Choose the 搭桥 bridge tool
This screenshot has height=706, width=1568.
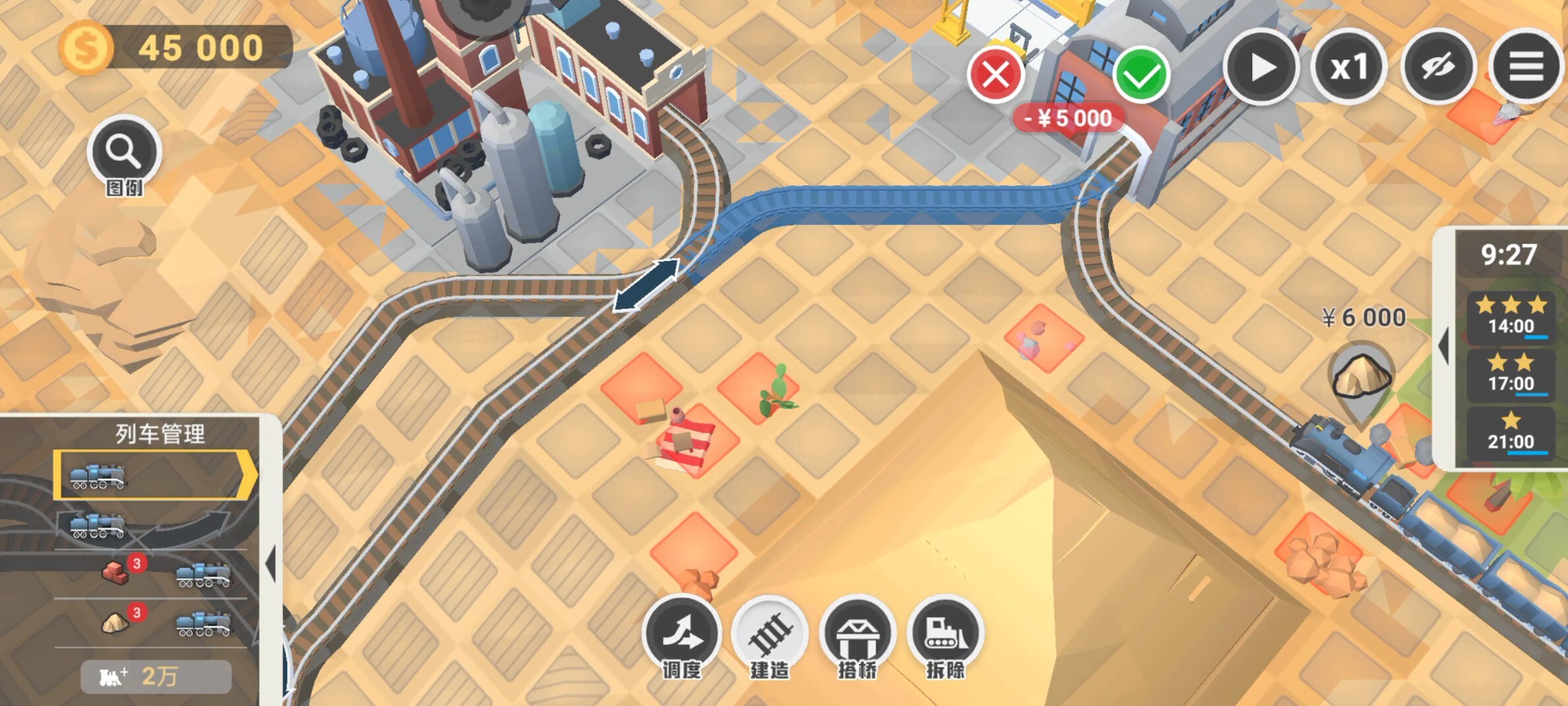[x=857, y=634]
